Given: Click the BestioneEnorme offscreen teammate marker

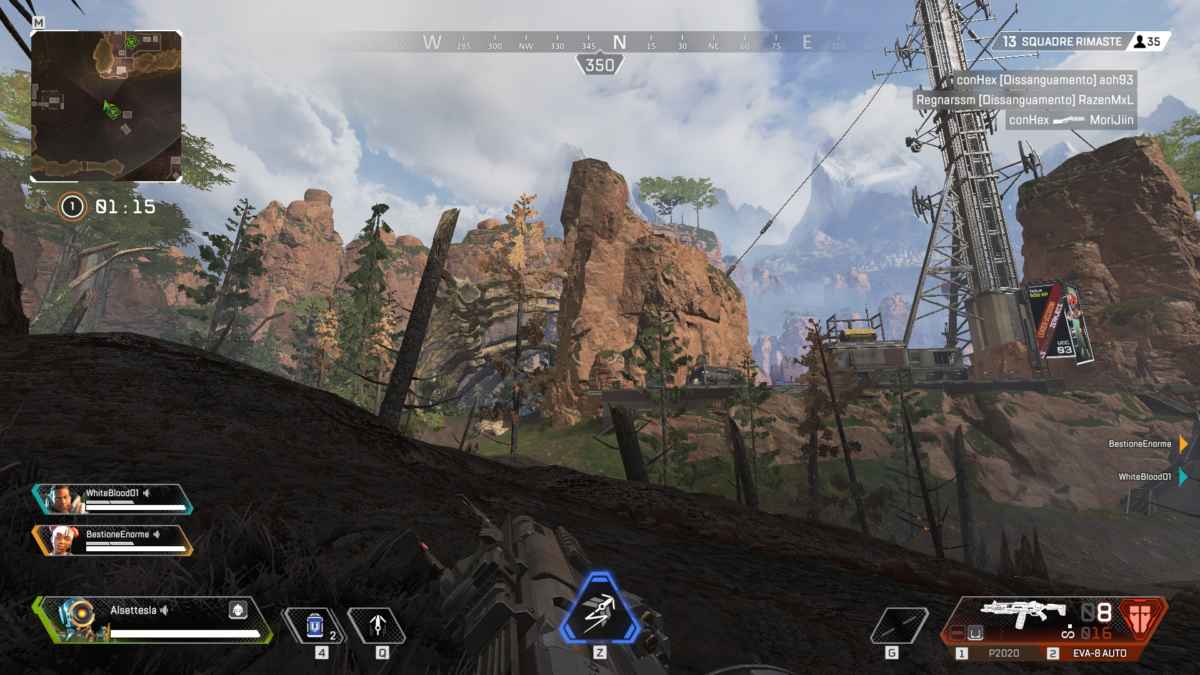Looking at the screenshot, I should click(1184, 443).
